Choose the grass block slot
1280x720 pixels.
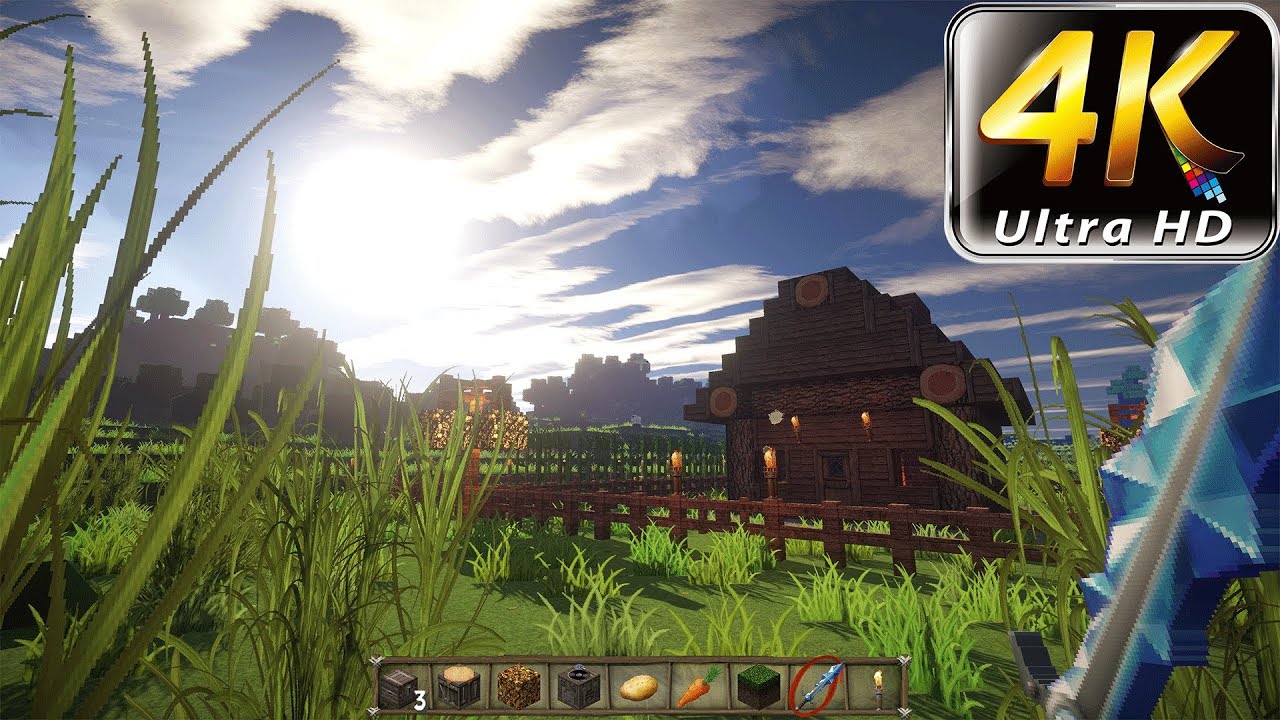758,688
